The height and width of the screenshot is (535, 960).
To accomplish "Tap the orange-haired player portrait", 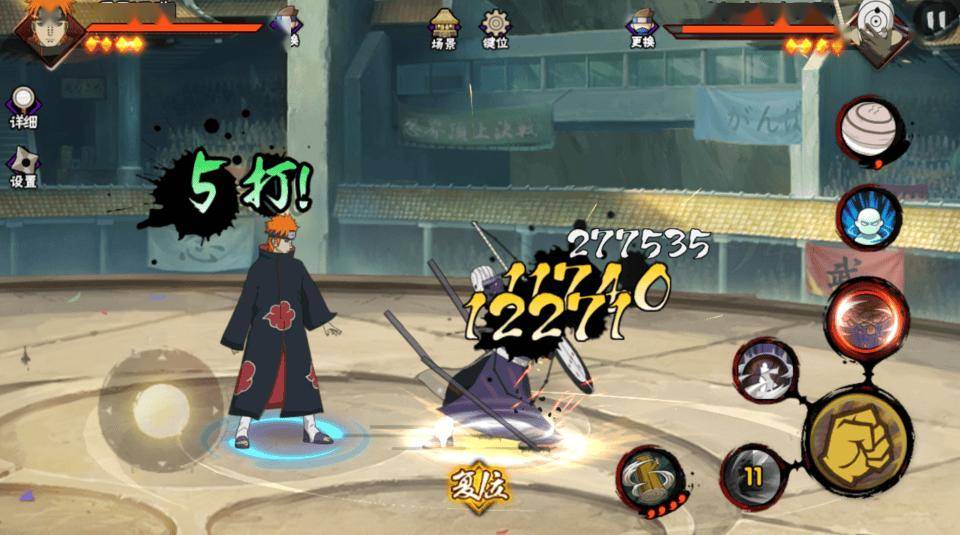I will click(x=43, y=30).
